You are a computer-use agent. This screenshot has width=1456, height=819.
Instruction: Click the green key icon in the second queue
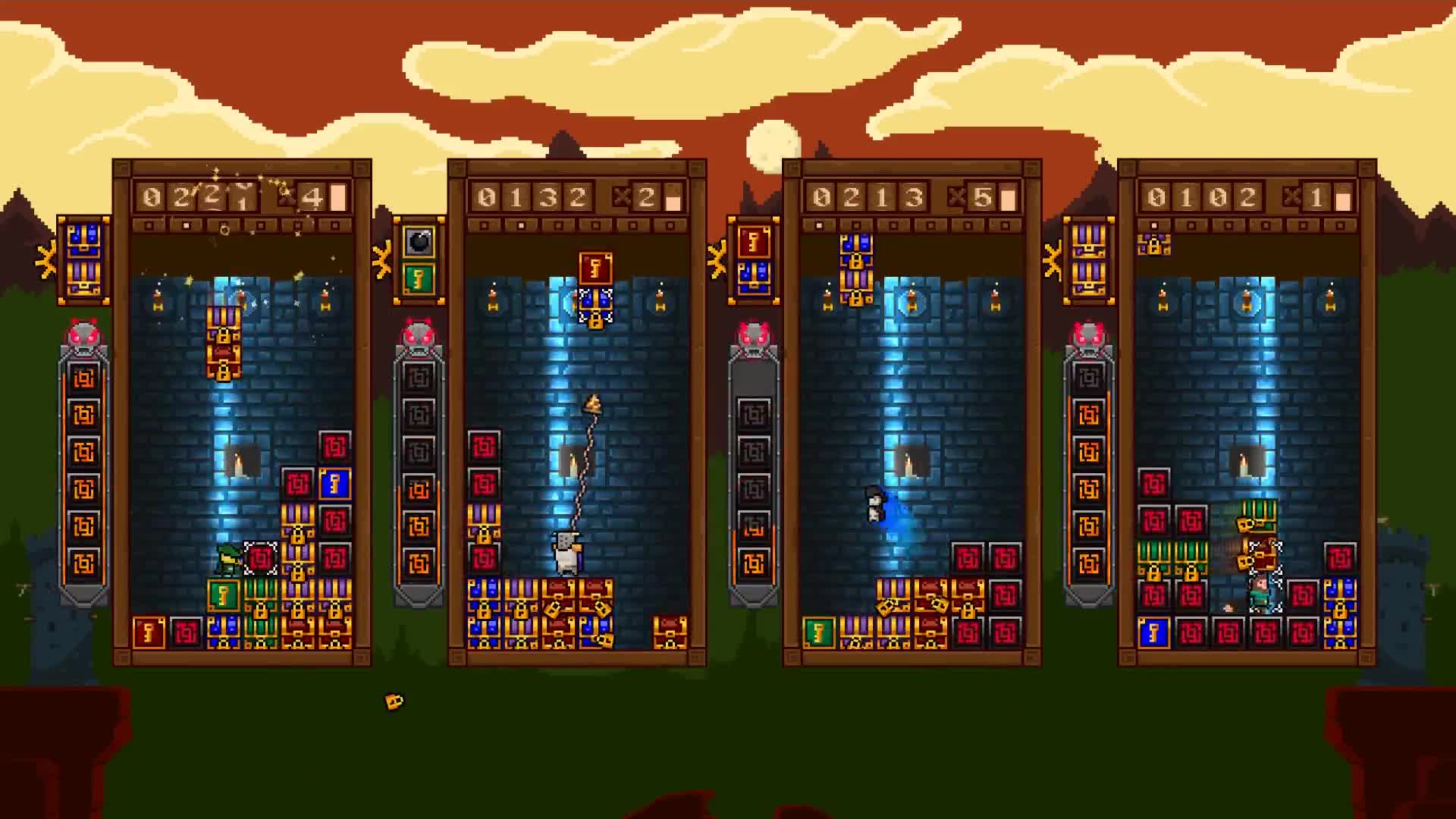point(418,280)
